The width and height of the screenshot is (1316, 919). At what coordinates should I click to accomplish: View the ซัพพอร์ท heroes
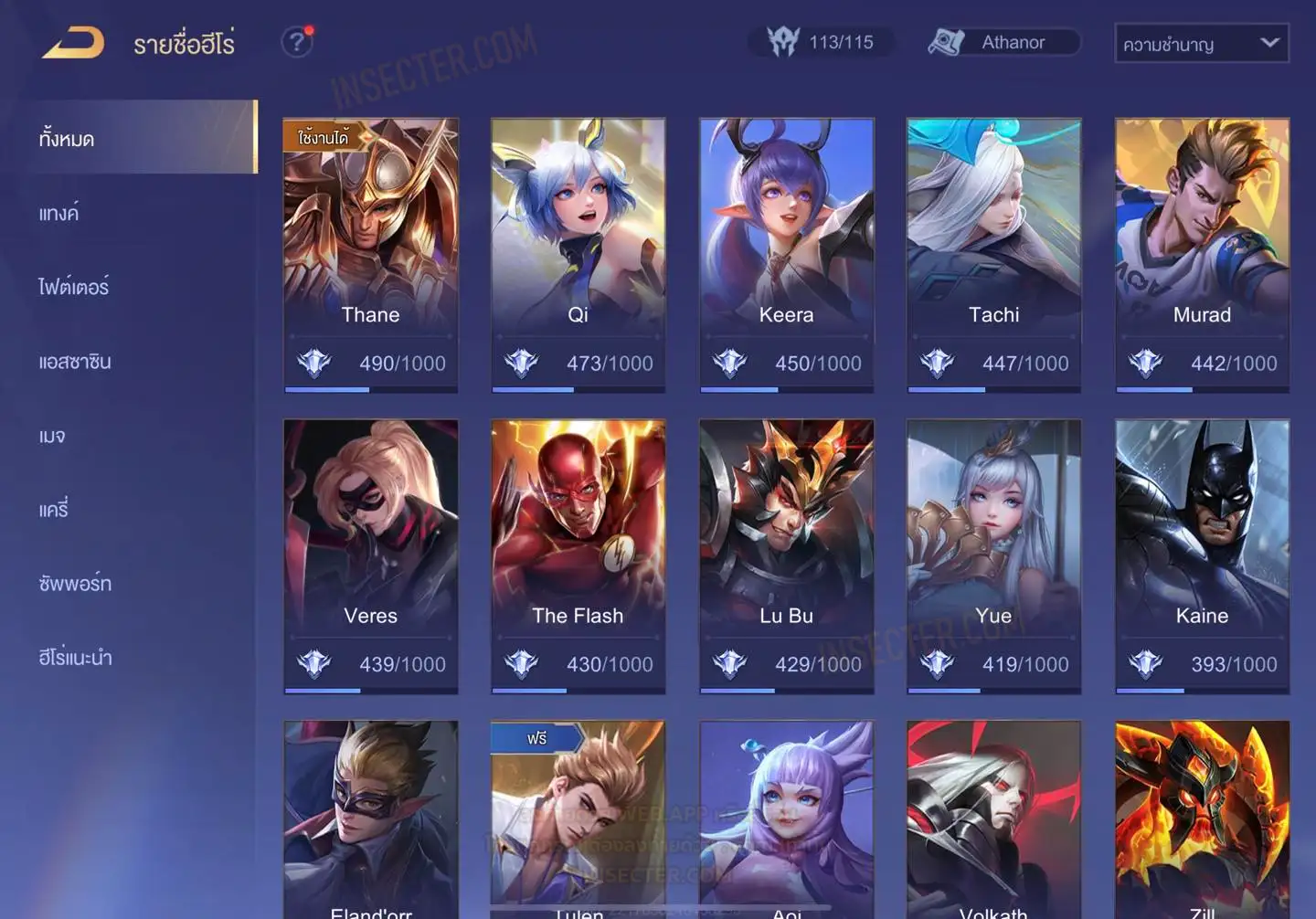click(75, 583)
